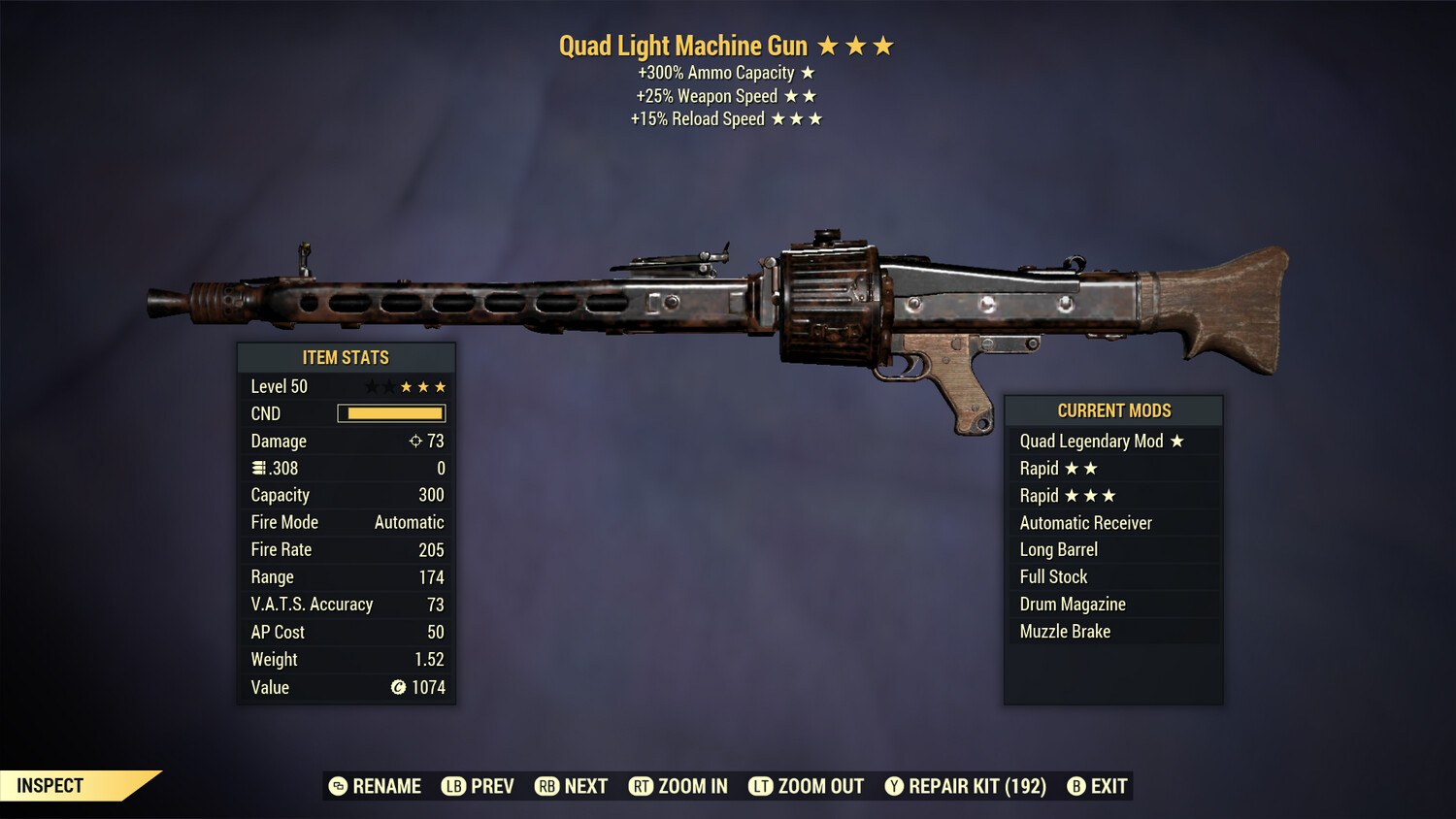The image size is (1456, 819).
Task: Click the INSPECT label at bottom left
Action: (x=50, y=786)
